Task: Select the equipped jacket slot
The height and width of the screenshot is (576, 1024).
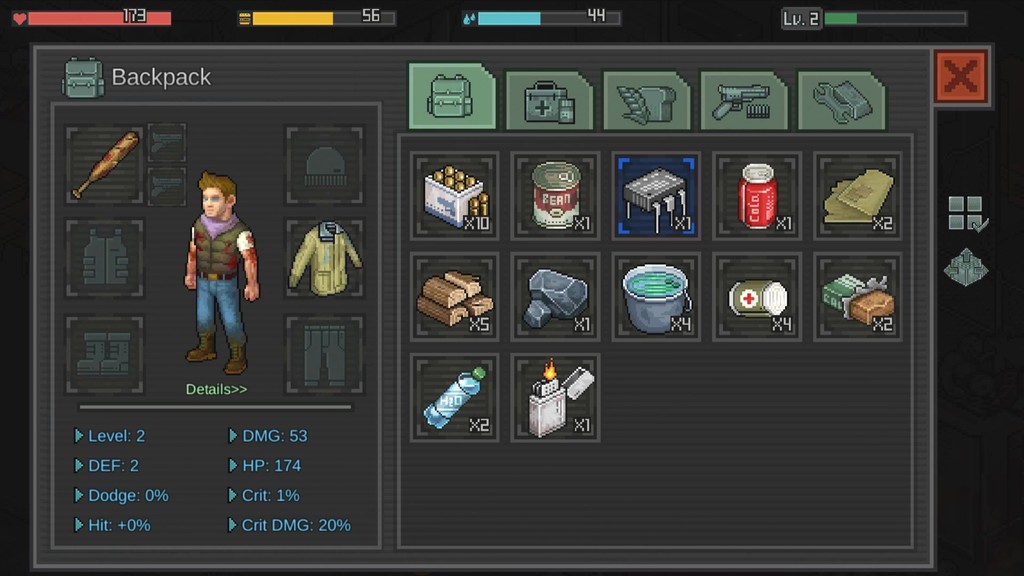Action: click(x=325, y=258)
